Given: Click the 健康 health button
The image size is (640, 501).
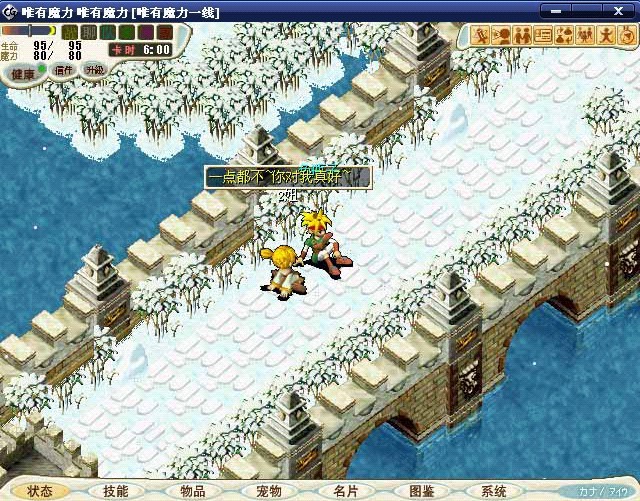Looking at the screenshot, I should [x=24, y=73].
